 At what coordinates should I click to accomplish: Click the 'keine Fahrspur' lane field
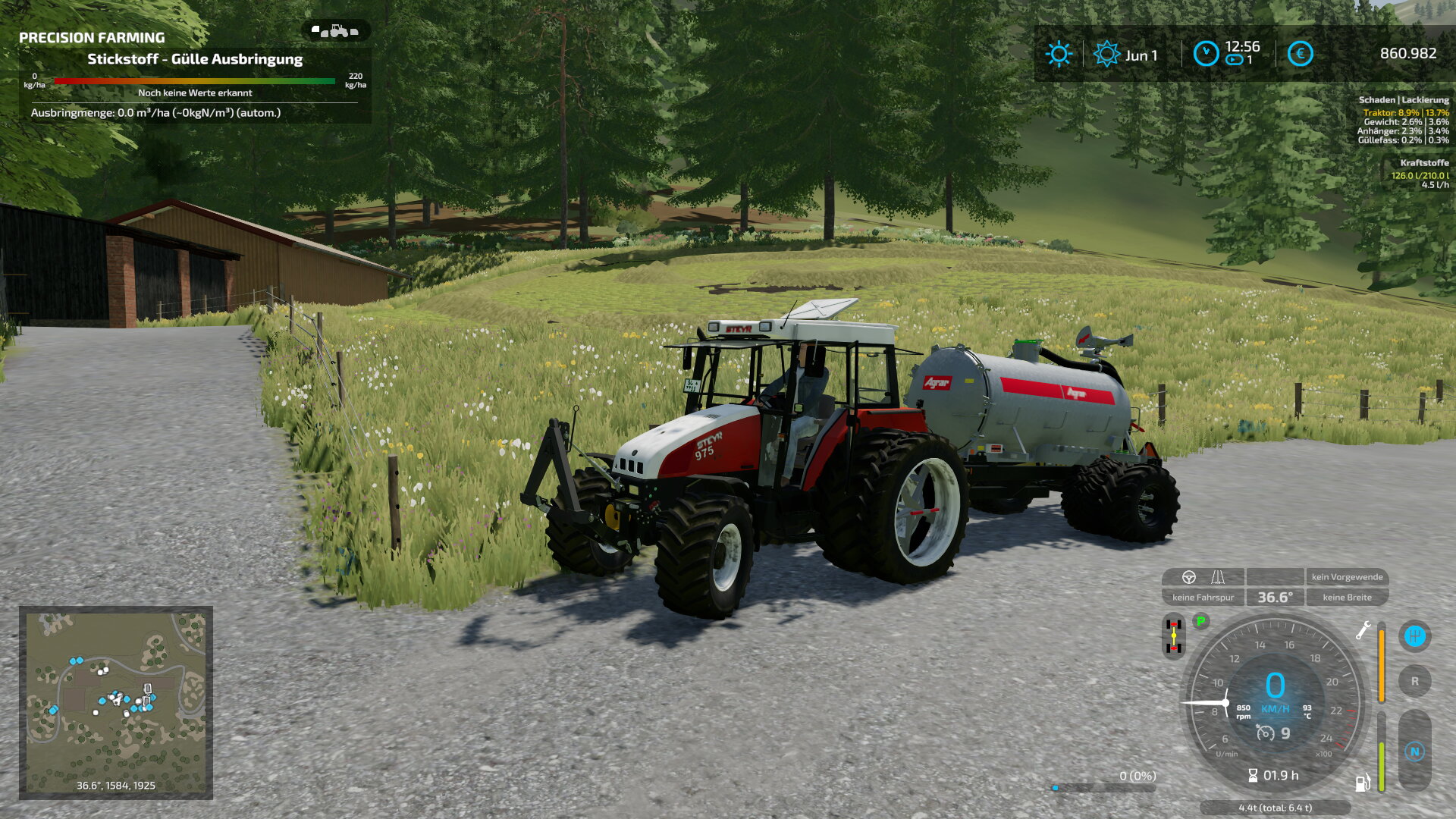1203,598
